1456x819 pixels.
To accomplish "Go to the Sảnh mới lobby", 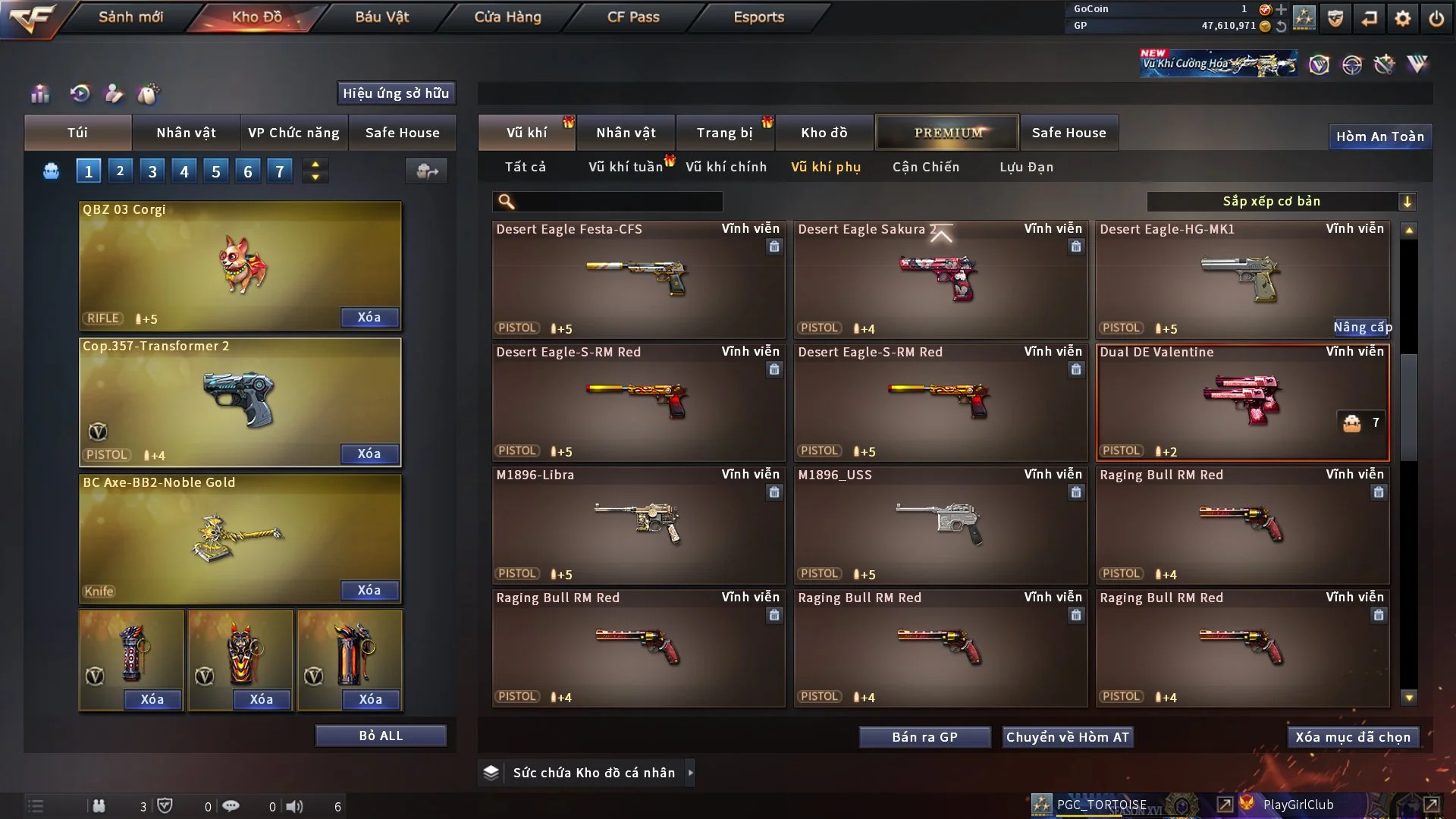I will 130,17.
